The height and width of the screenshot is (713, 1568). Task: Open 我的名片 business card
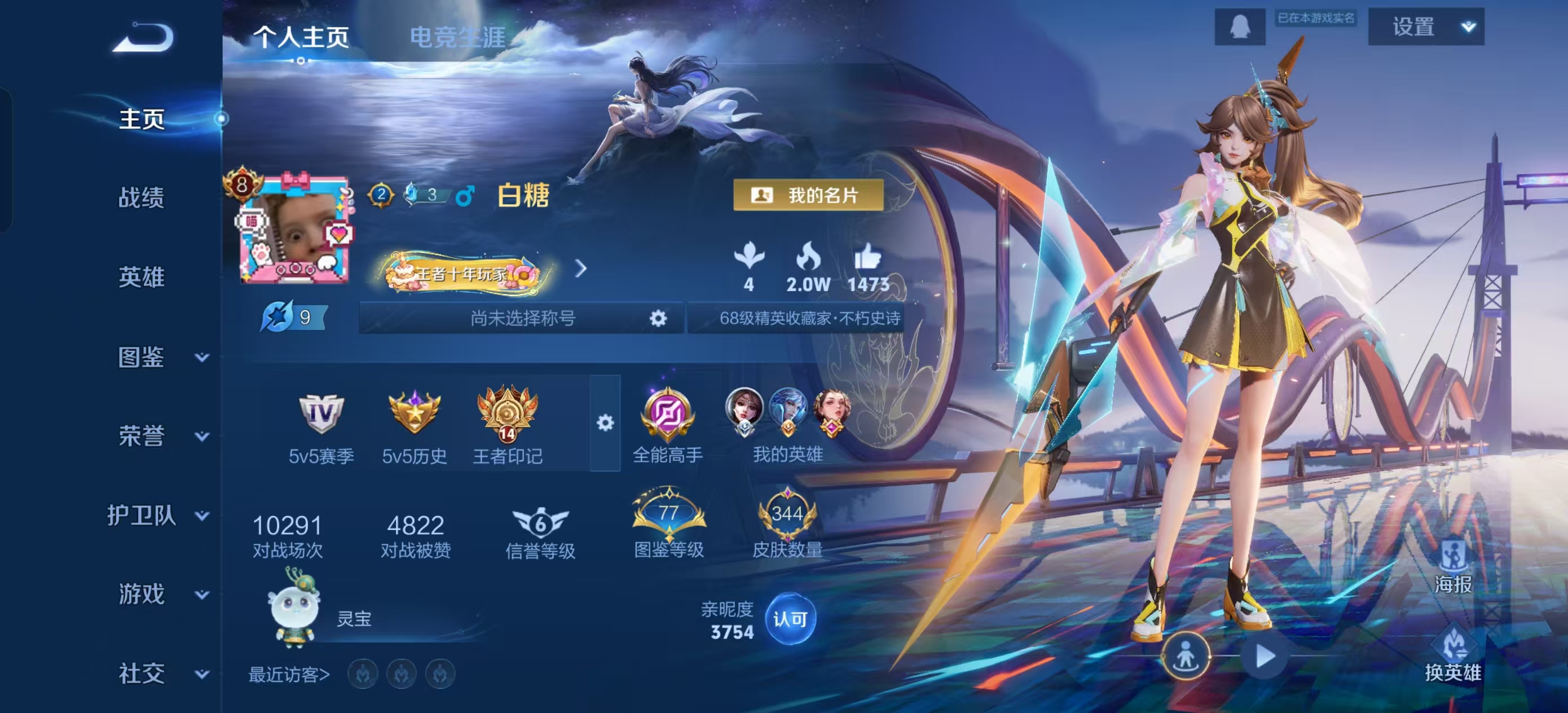[x=808, y=195]
